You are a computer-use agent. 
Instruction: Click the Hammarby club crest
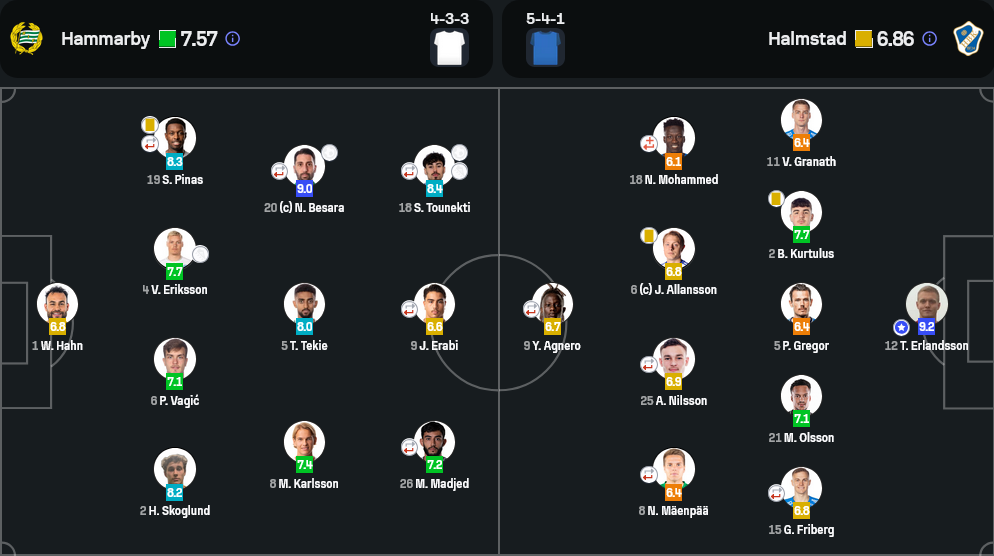tap(27, 39)
